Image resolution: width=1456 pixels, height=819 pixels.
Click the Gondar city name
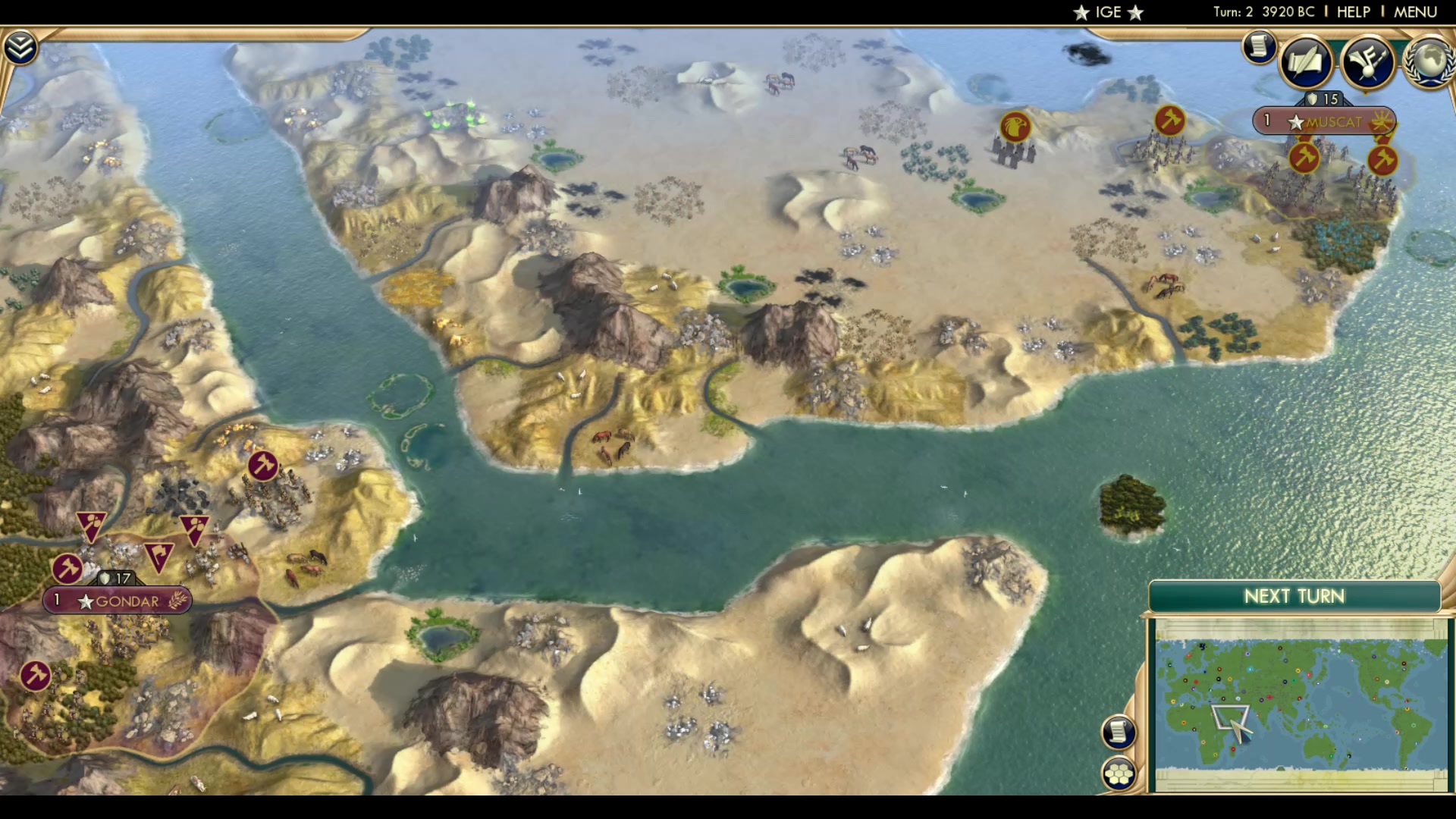[133, 601]
